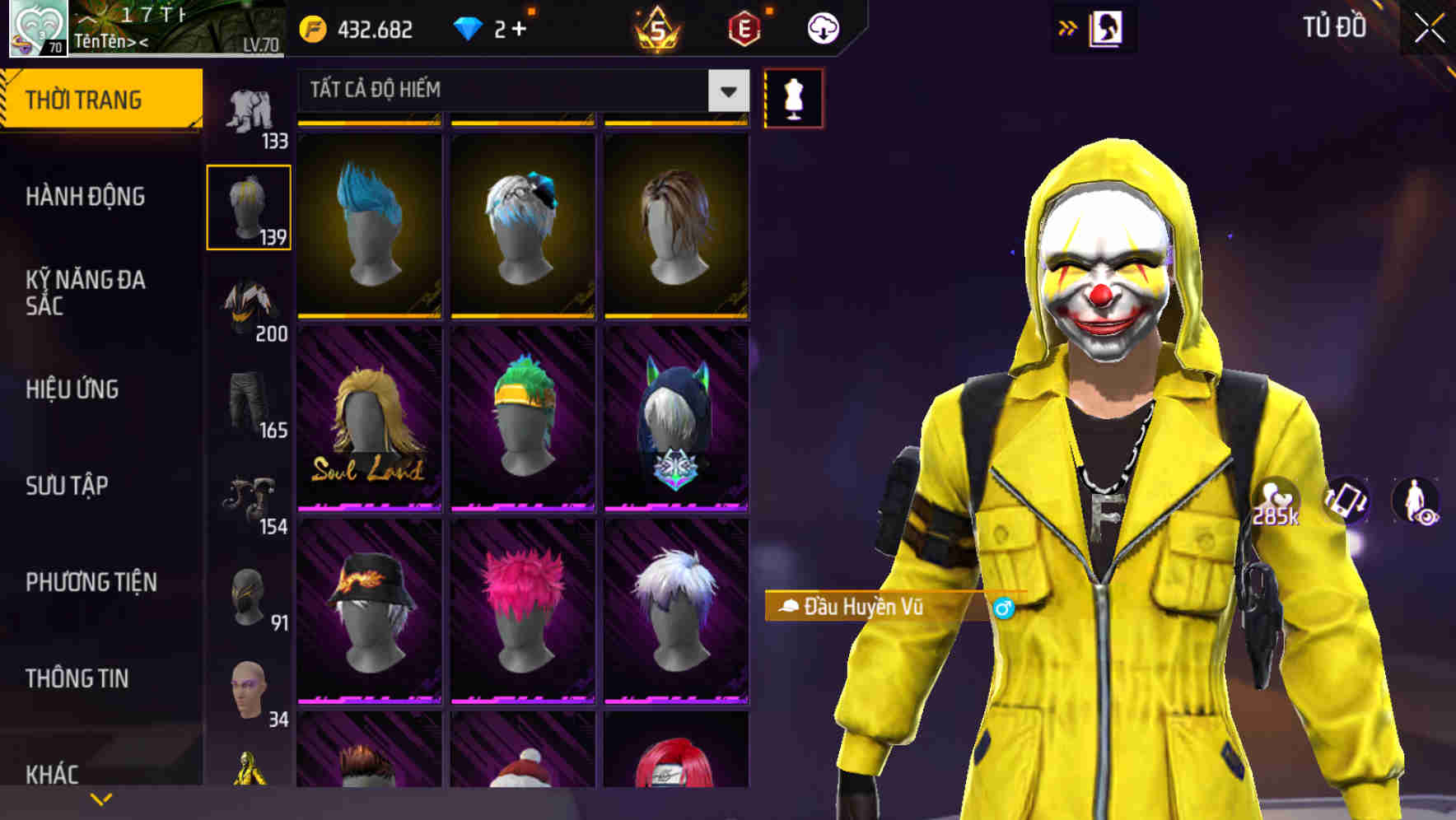
Task: Open the tops category showing 200 items
Action: pos(251,305)
